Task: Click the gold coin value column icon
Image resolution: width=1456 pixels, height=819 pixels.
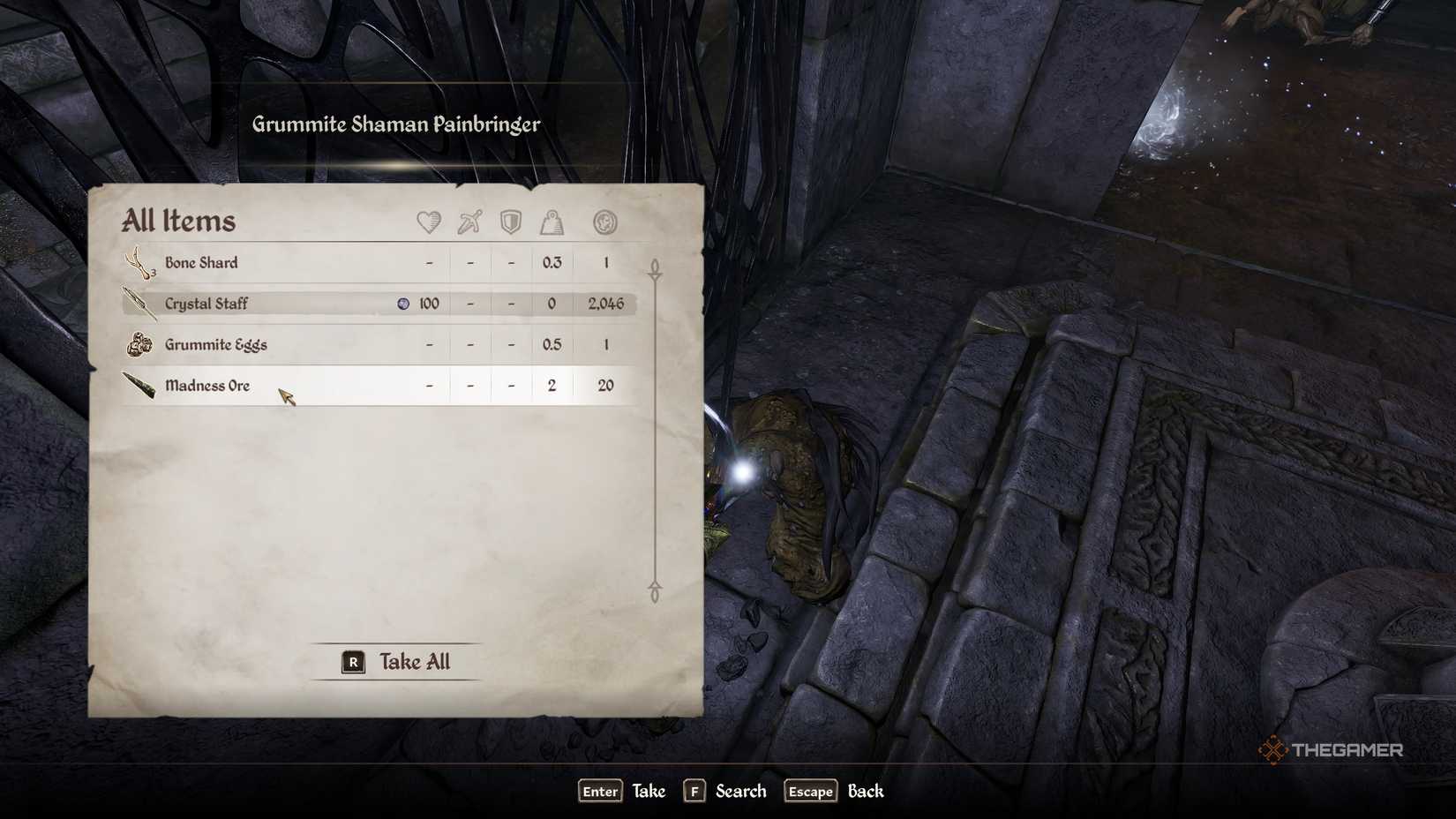Action: (605, 222)
